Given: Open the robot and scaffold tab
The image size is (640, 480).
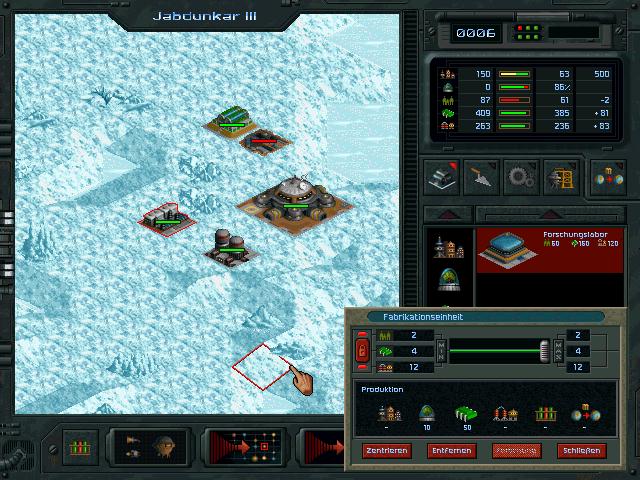Looking at the screenshot, I should 561,176.
